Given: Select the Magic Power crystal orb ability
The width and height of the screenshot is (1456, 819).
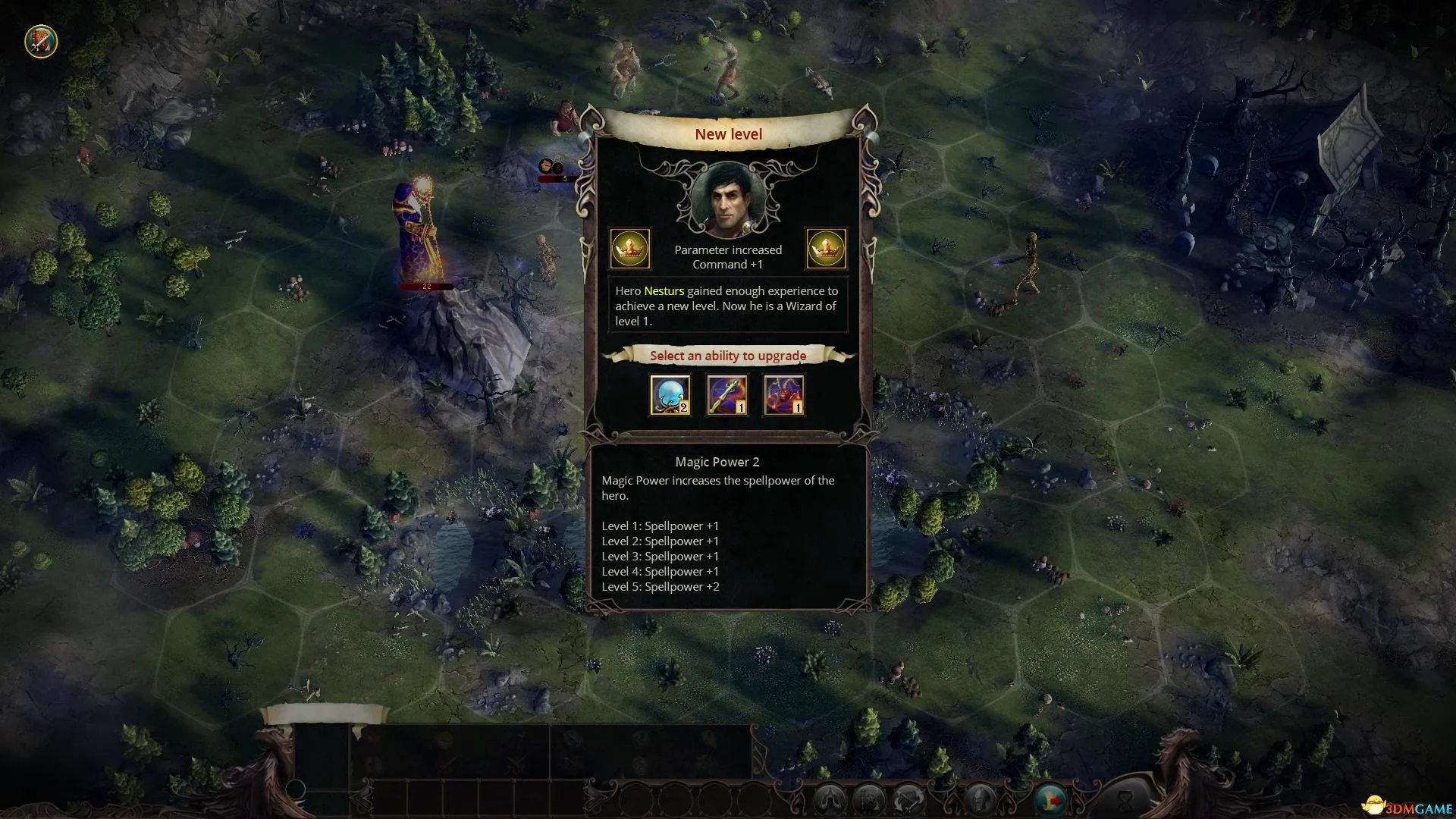Looking at the screenshot, I should [670, 395].
